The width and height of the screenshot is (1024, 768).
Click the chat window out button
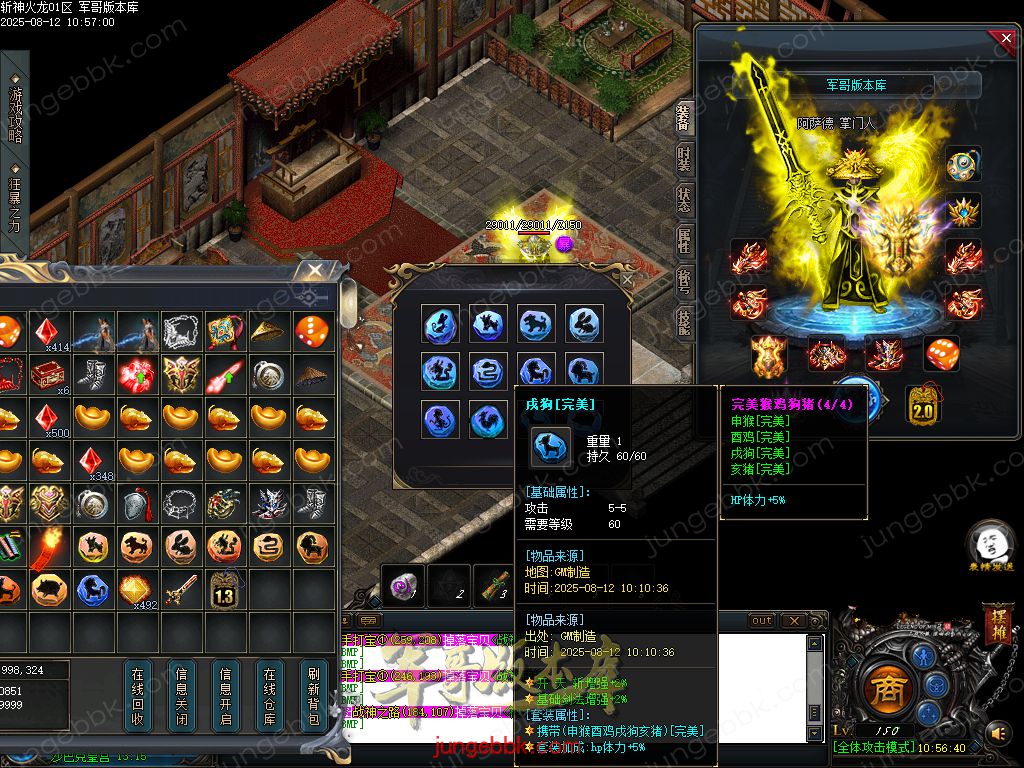762,621
